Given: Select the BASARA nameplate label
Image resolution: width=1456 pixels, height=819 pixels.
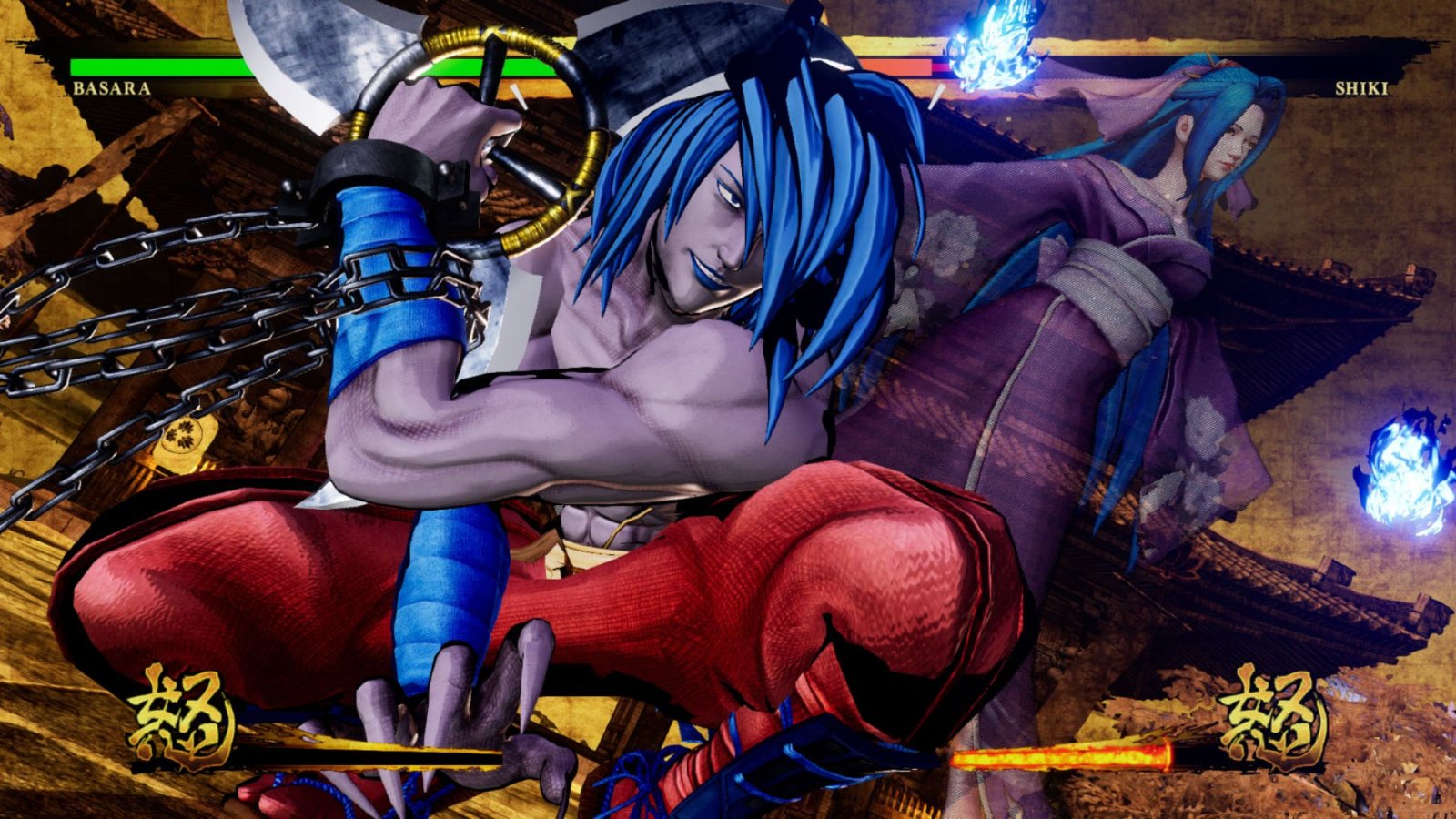Looking at the screenshot, I should pyautogui.click(x=112, y=89).
